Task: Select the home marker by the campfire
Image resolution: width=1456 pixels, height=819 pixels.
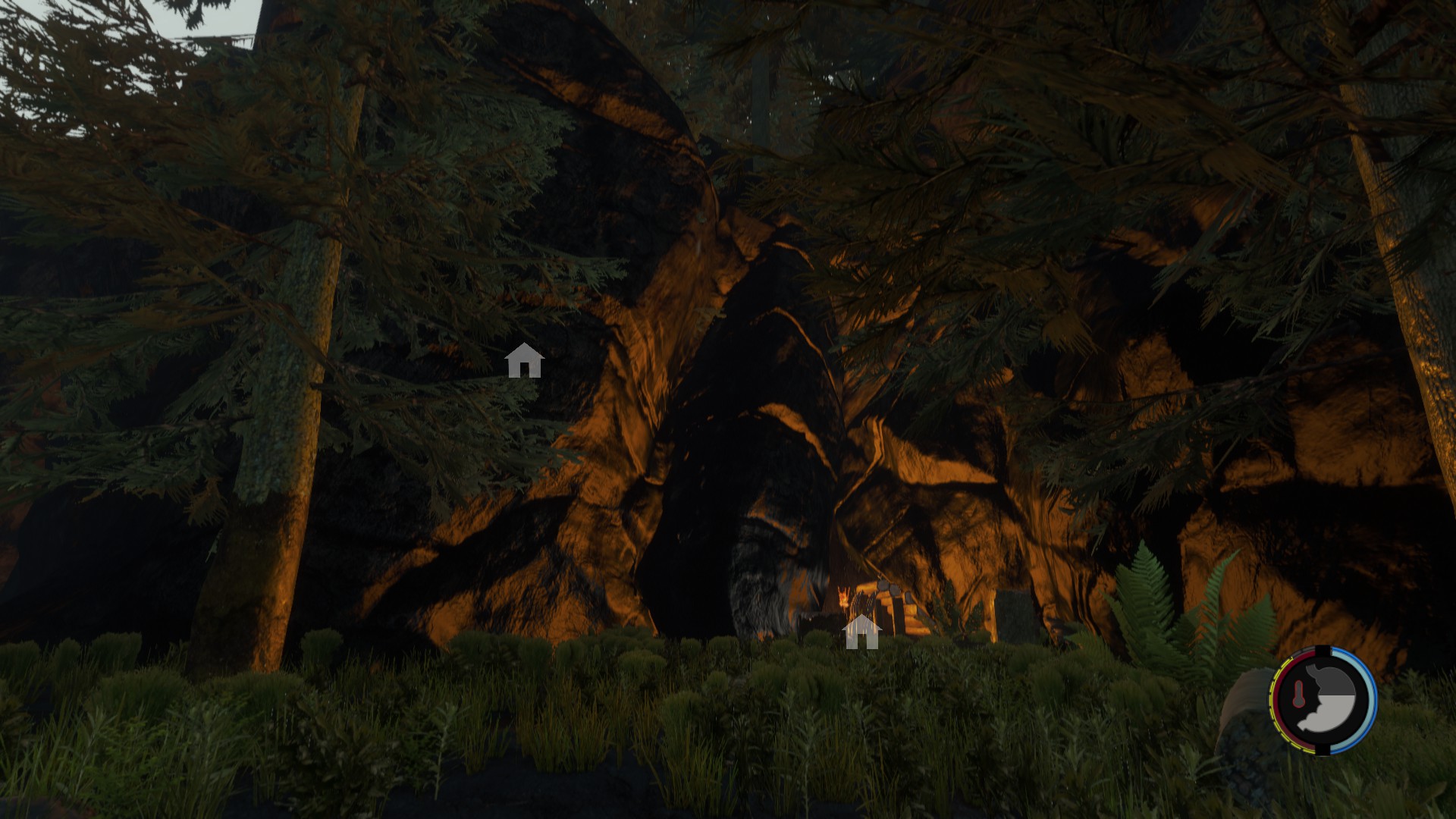Action: (861, 632)
